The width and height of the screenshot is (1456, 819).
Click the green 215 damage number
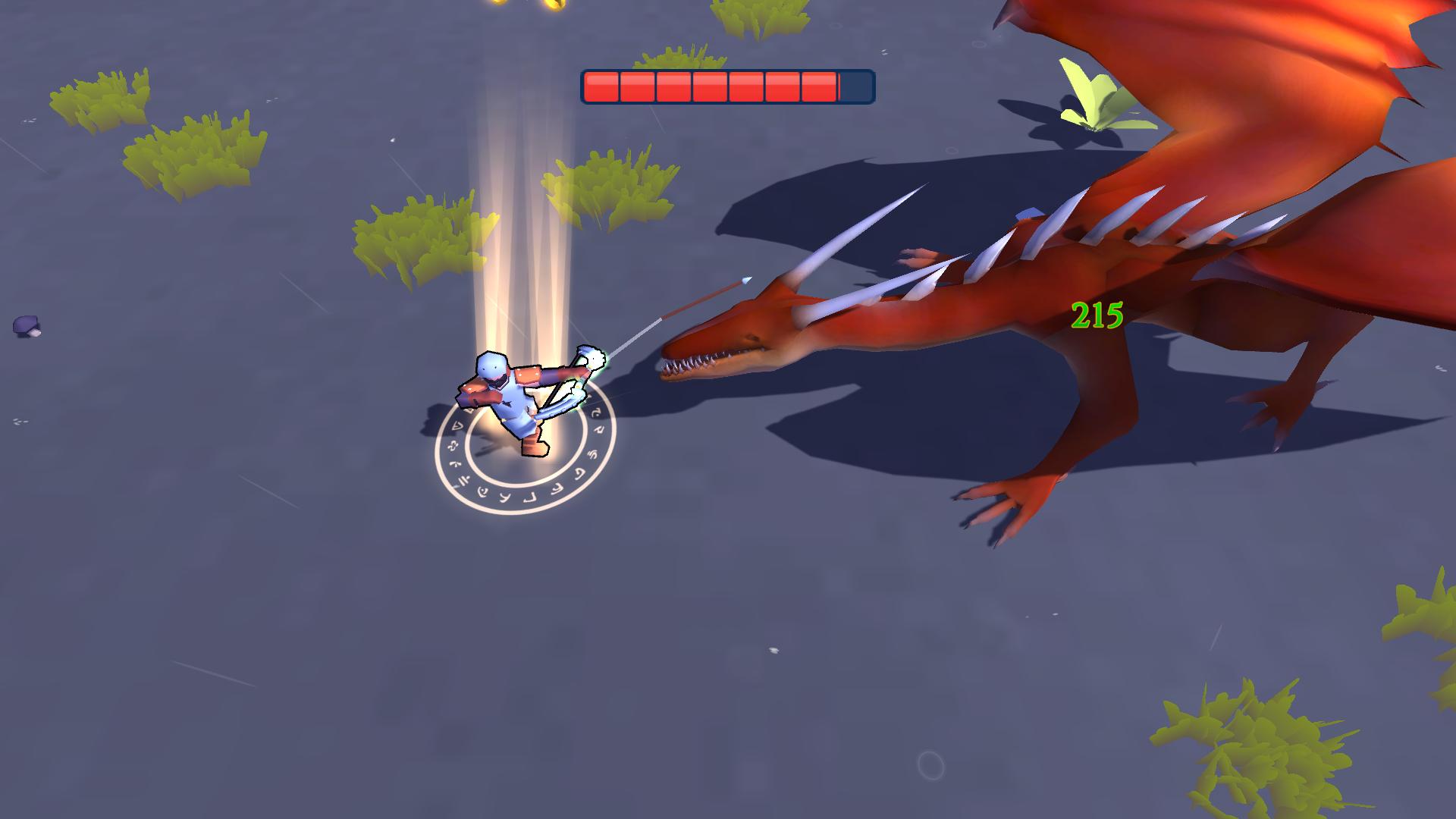(1097, 316)
